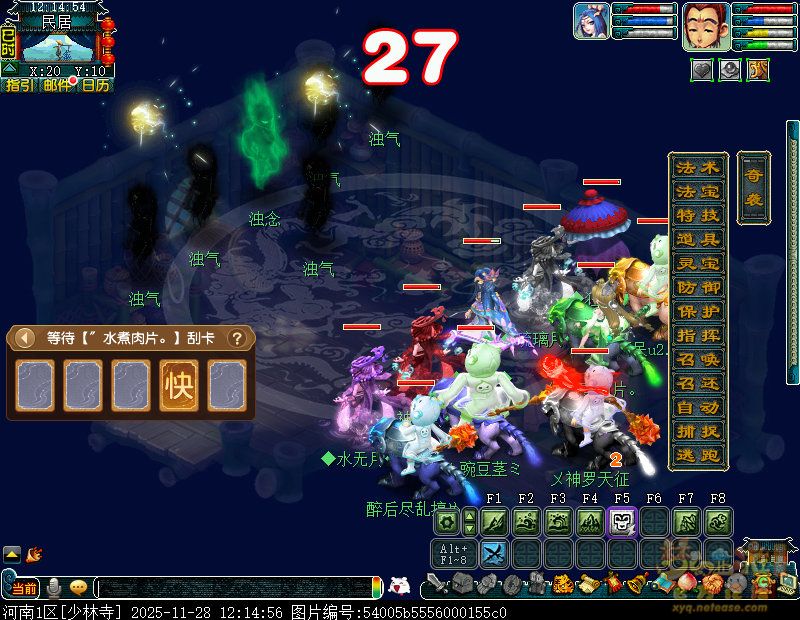The height and width of the screenshot is (620, 800).
Task: Select the 捕捉 capture command
Action: [x=697, y=432]
